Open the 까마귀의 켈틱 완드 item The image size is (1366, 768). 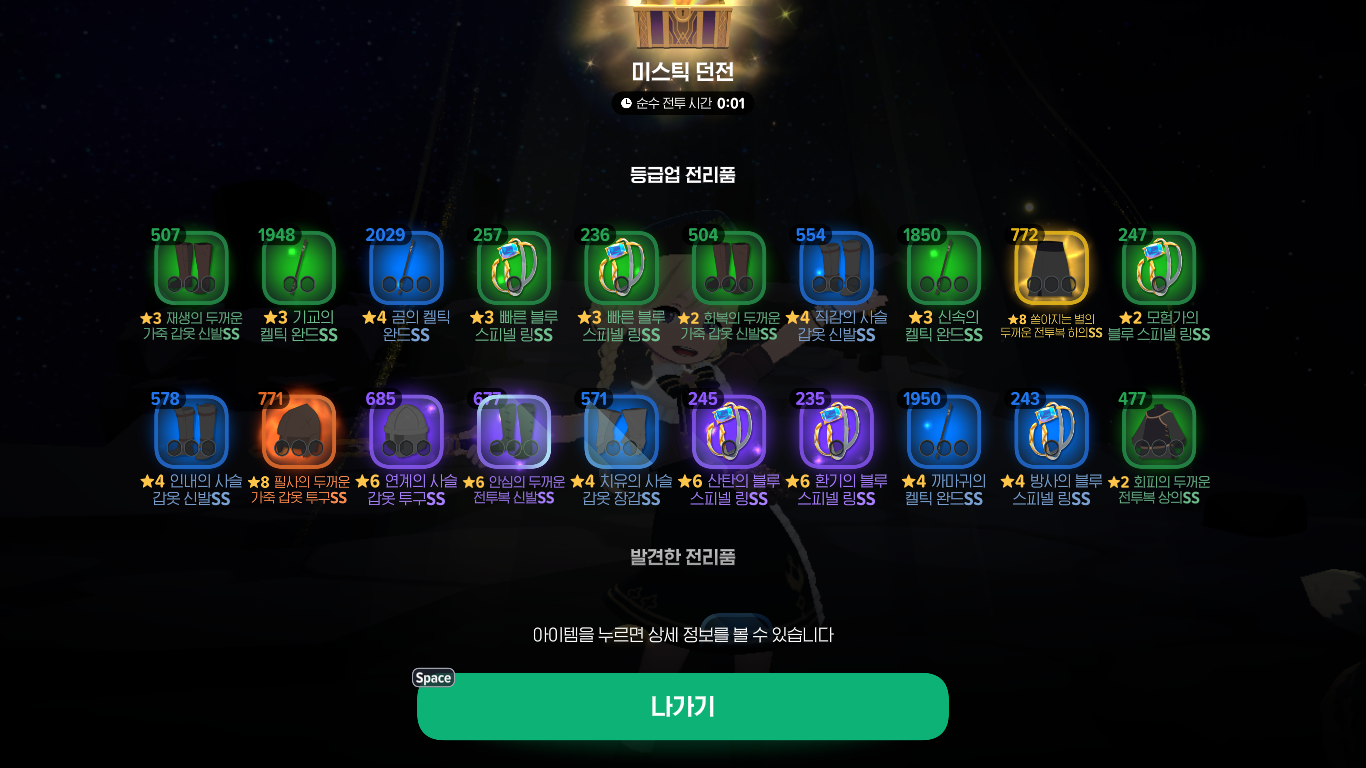pyautogui.click(x=942, y=431)
